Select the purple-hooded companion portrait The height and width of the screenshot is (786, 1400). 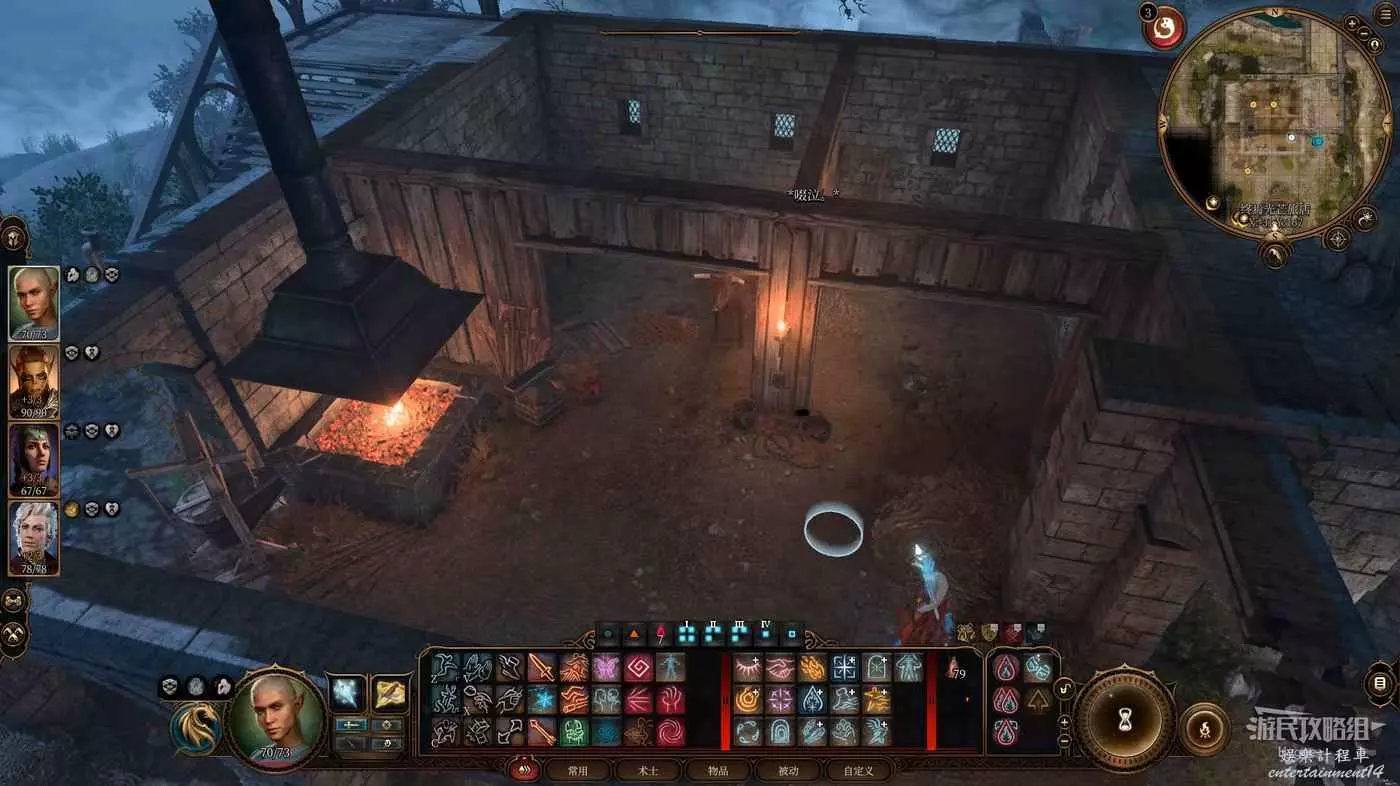coord(33,459)
